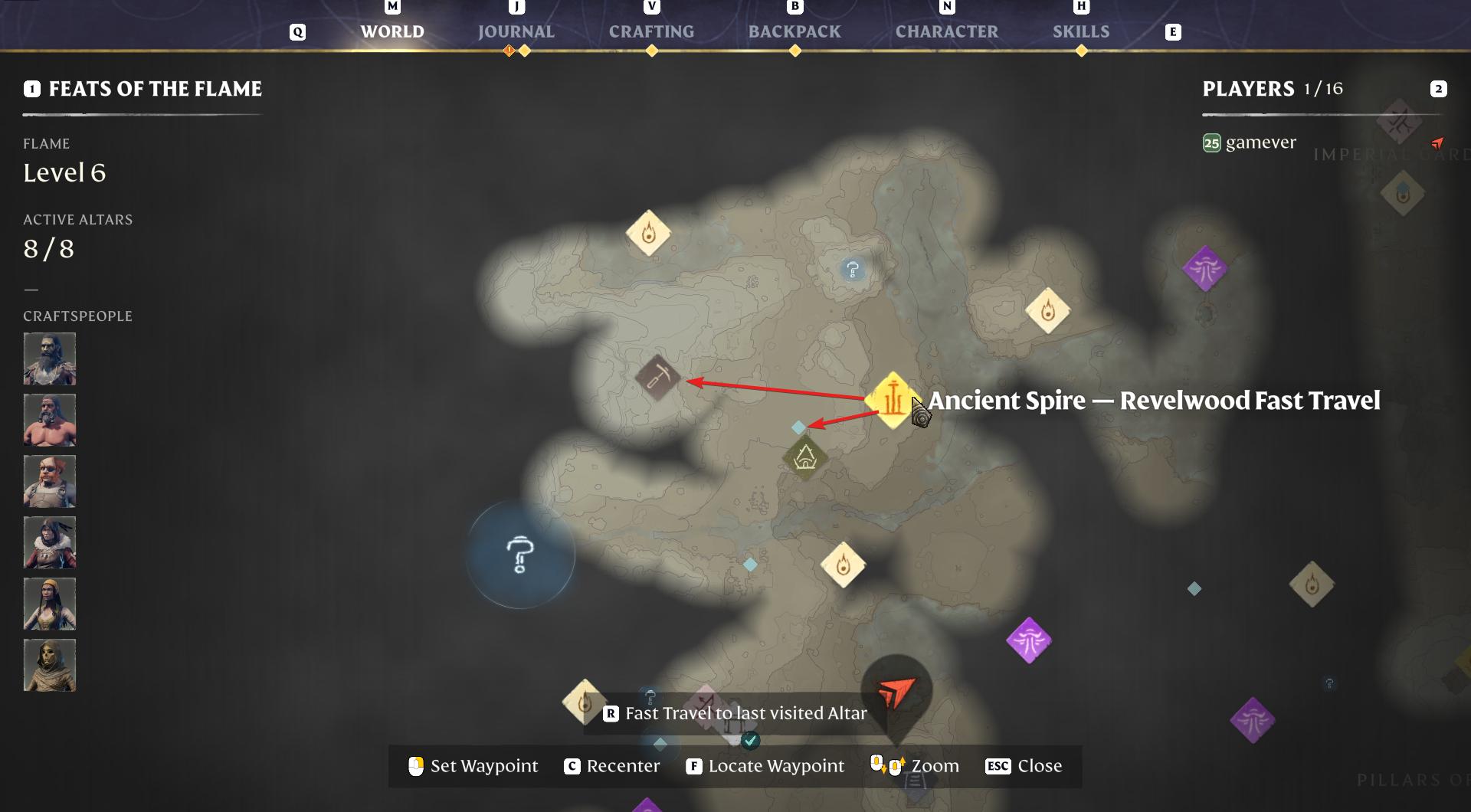
Task: Show the Character tab
Action: click(x=947, y=31)
